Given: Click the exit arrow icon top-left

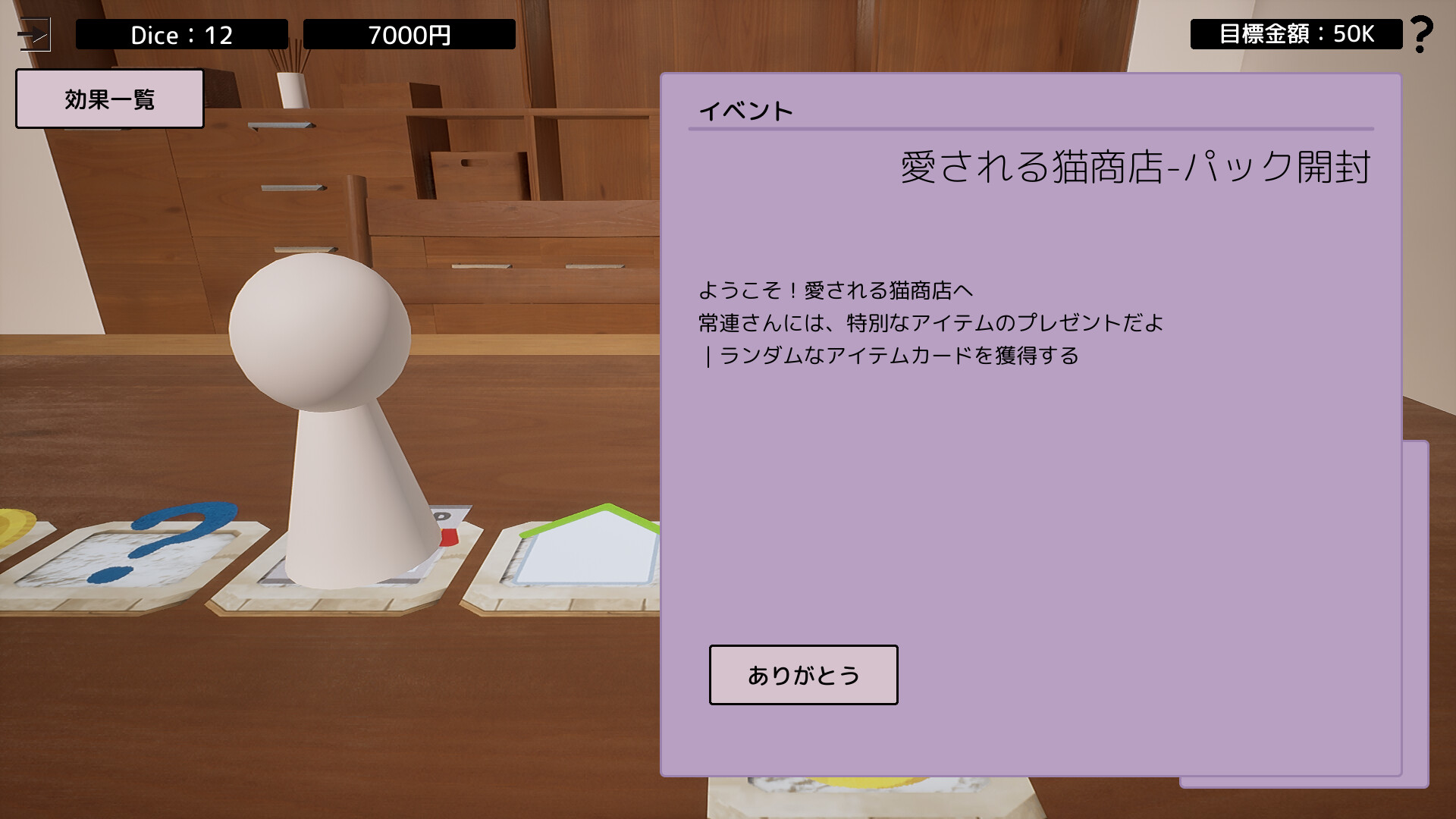Looking at the screenshot, I should click(36, 32).
